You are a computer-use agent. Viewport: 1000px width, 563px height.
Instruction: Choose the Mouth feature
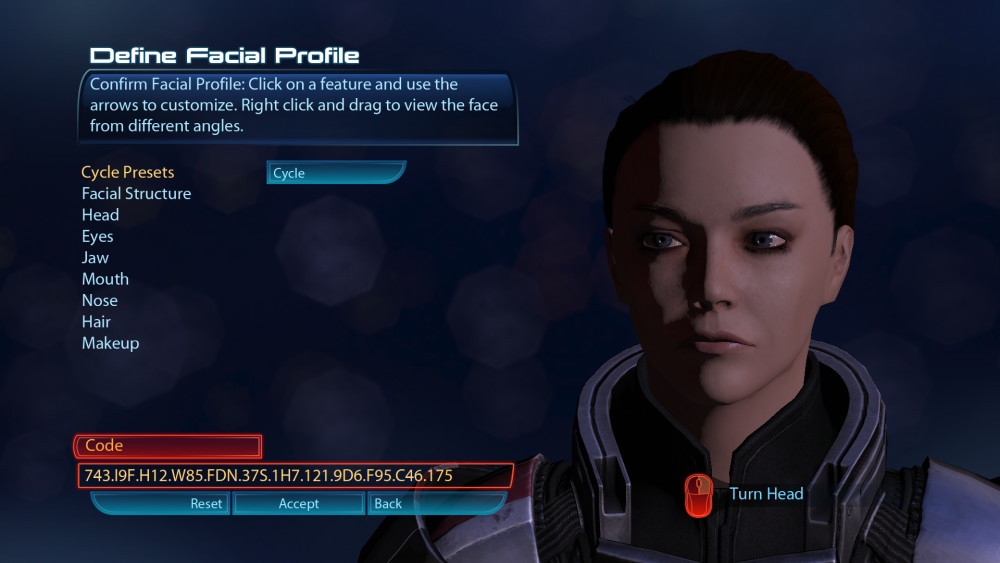pyautogui.click(x=105, y=279)
